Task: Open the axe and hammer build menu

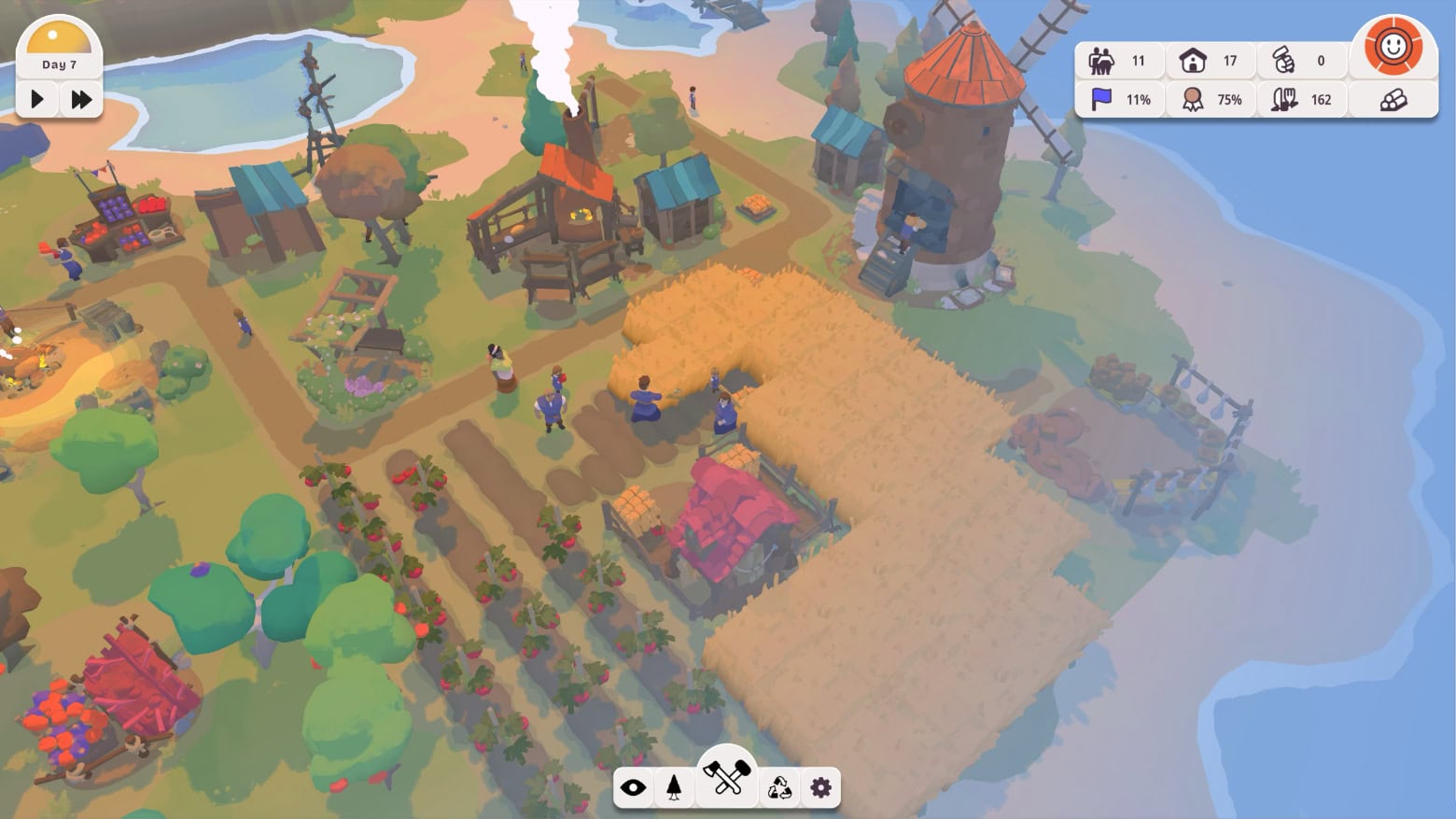Action: coord(727,777)
